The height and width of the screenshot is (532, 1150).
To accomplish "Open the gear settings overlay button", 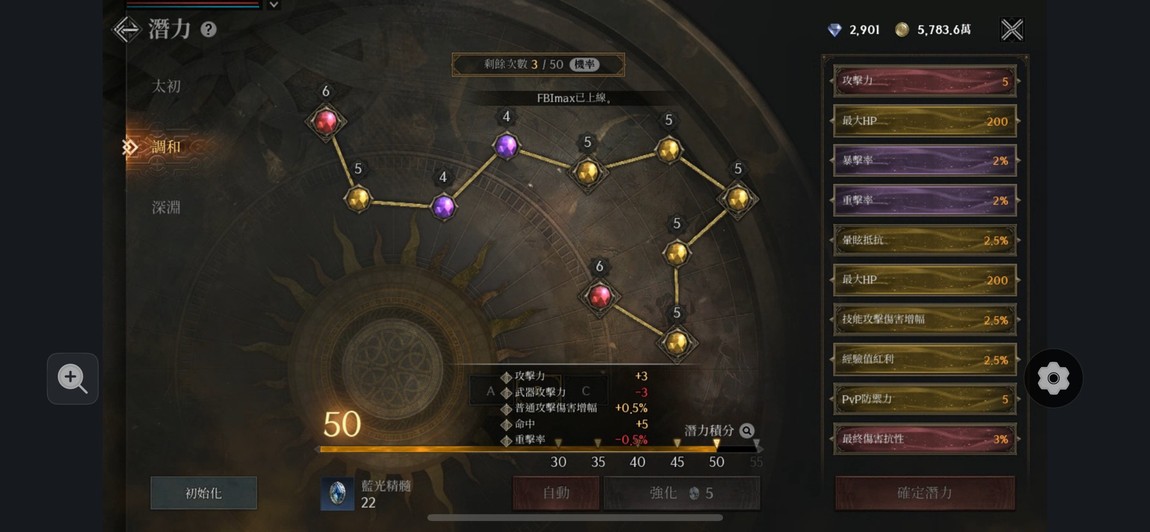I will (x=1053, y=378).
